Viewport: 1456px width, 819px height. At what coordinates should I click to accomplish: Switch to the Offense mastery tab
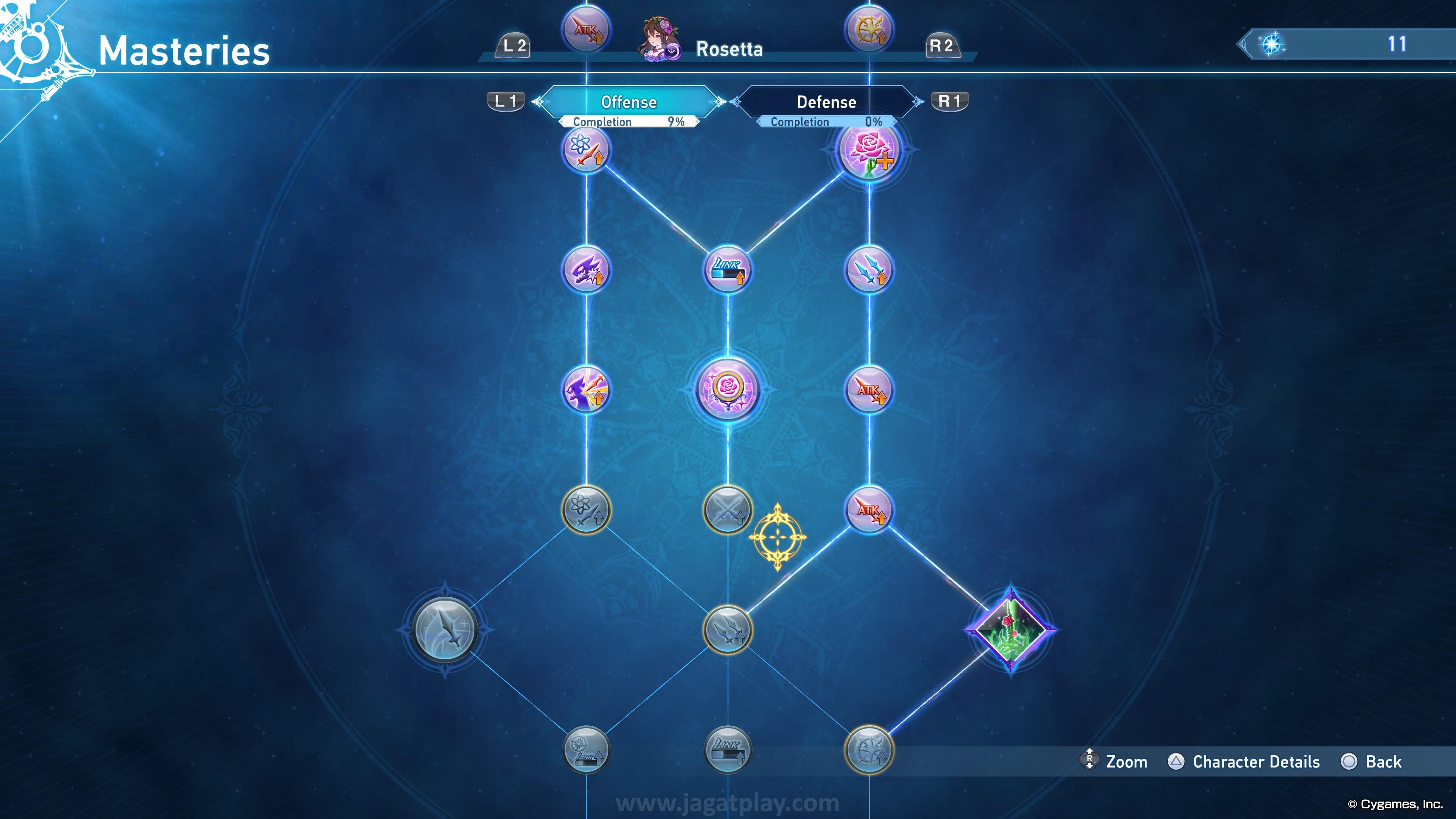[x=629, y=102]
